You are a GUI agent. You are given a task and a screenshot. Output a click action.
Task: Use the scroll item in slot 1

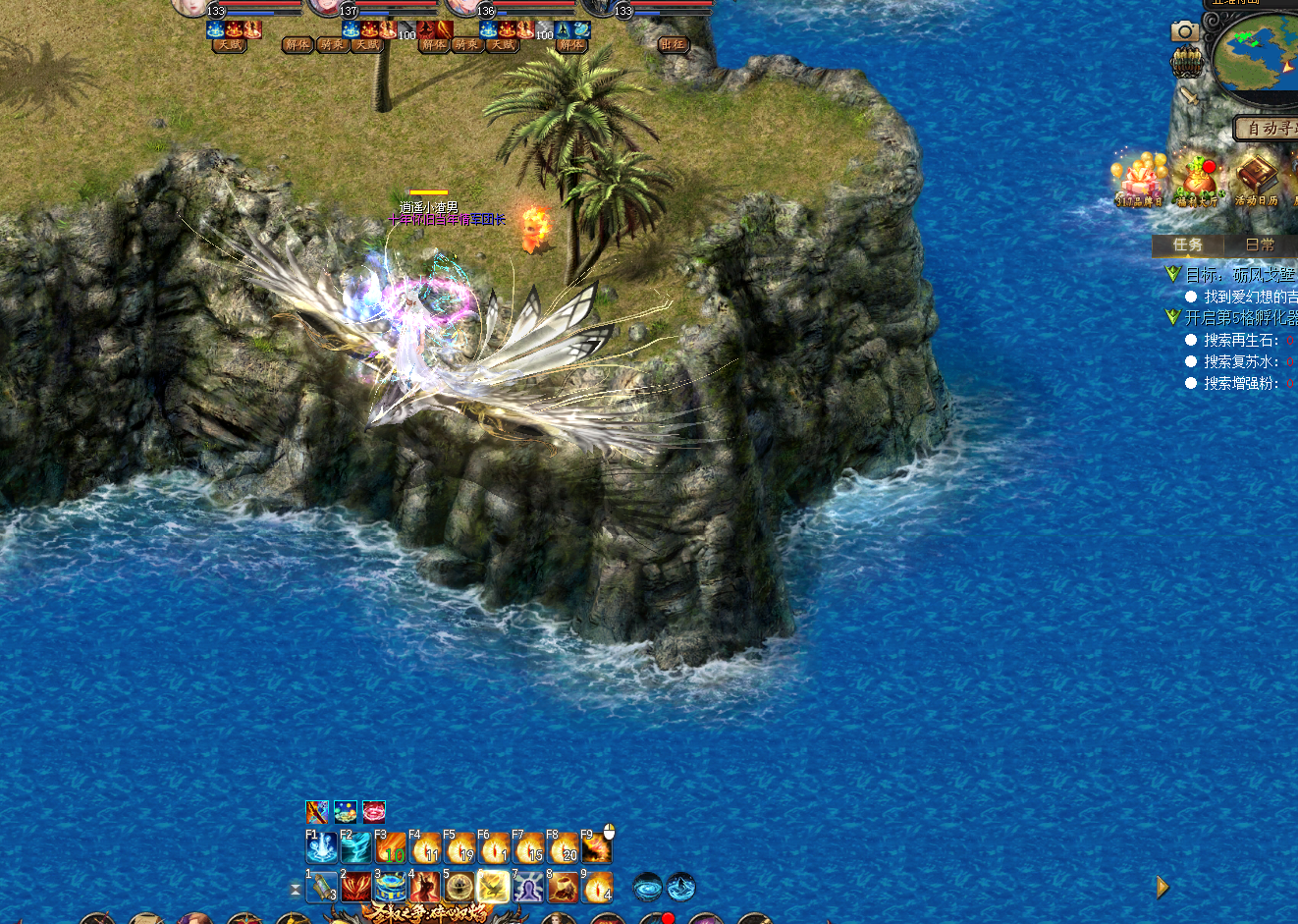tap(321, 887)
